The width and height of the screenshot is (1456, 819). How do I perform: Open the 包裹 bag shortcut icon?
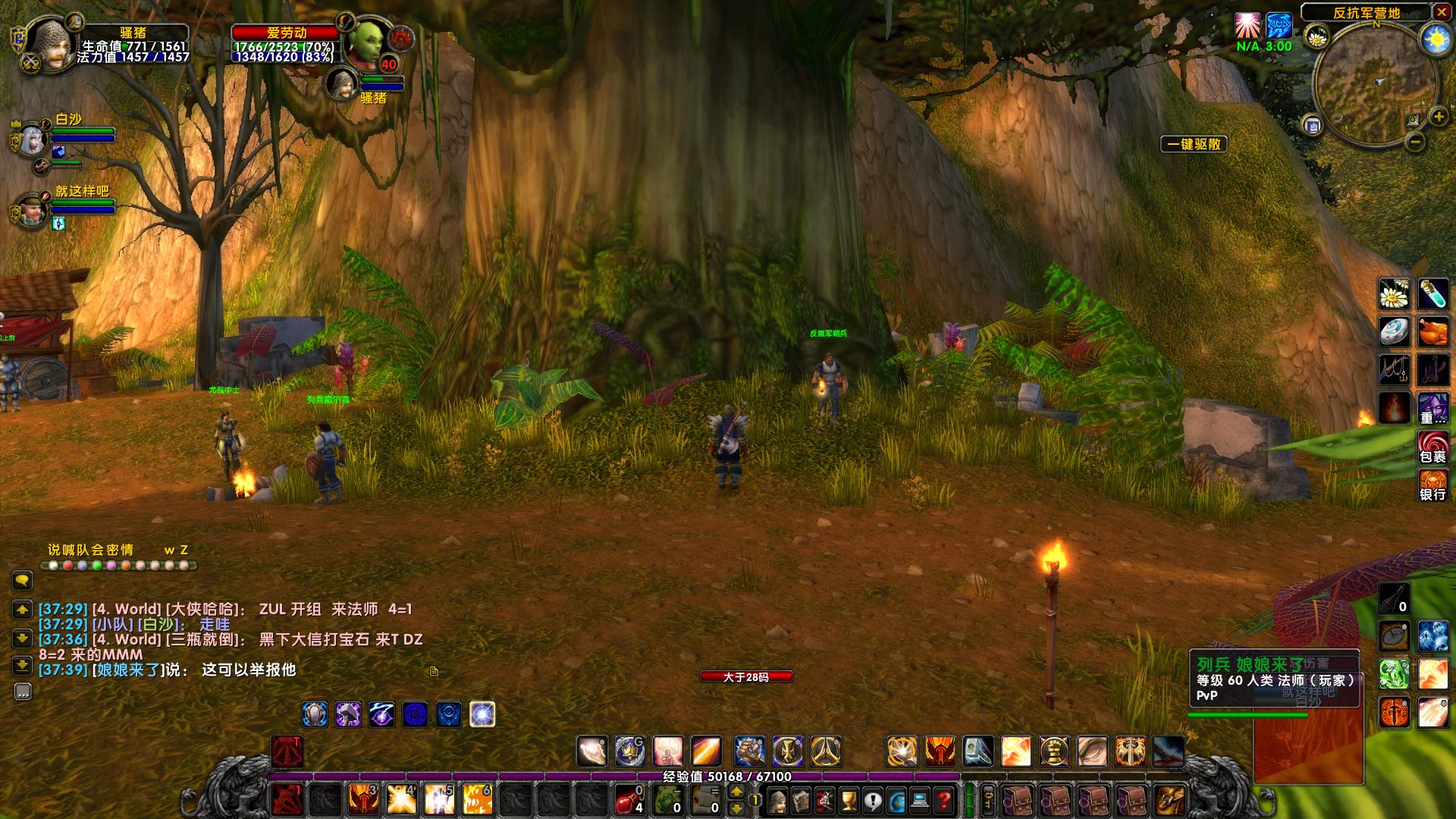1432,447
